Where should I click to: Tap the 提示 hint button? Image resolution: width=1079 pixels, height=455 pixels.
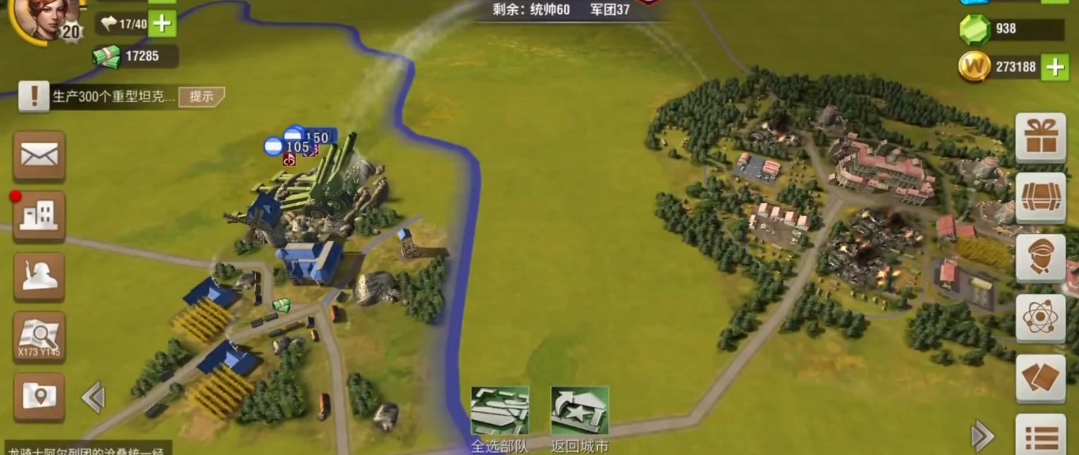pos(201,96)
